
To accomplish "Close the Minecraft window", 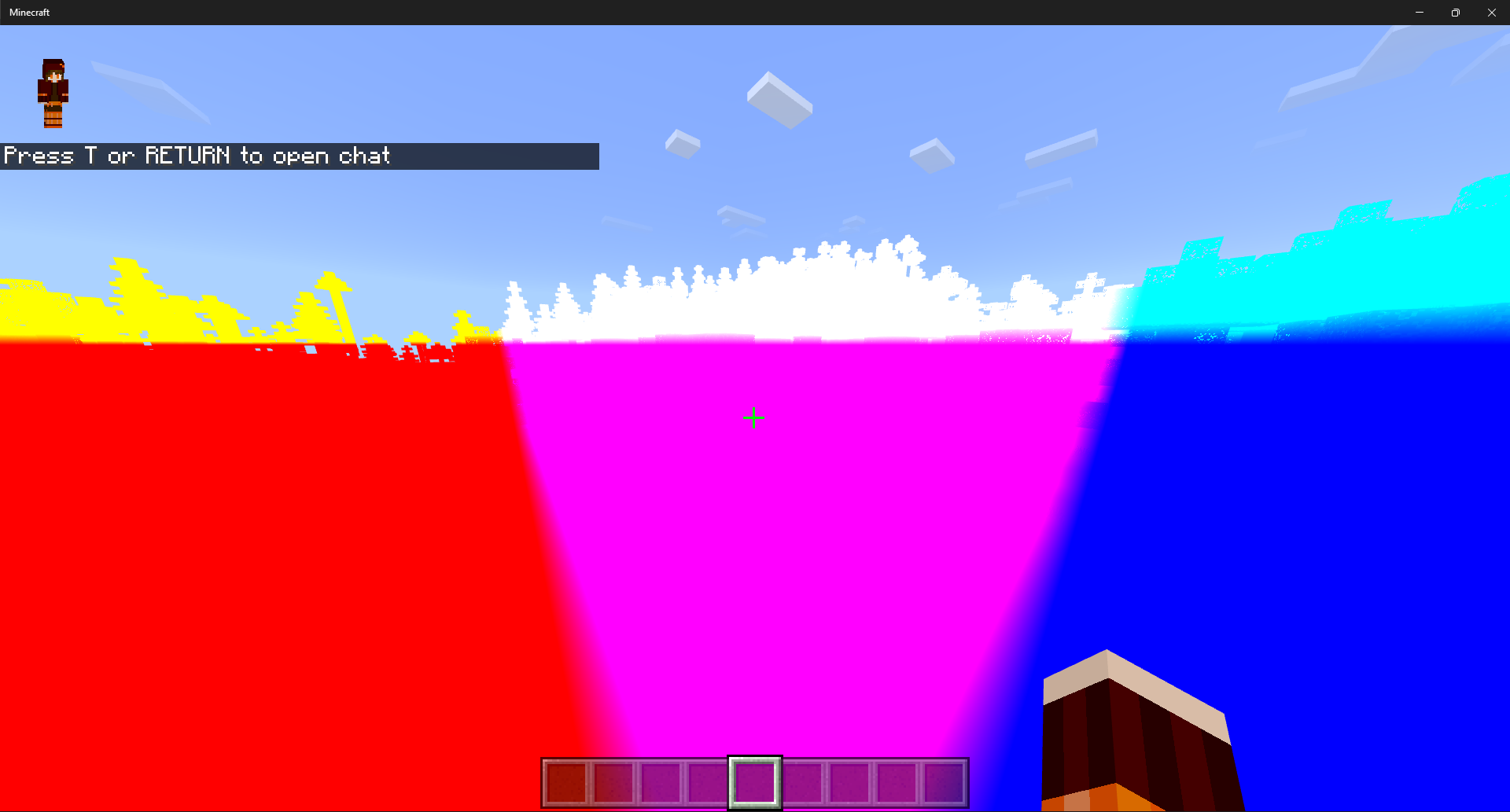I will [1491, 13].
